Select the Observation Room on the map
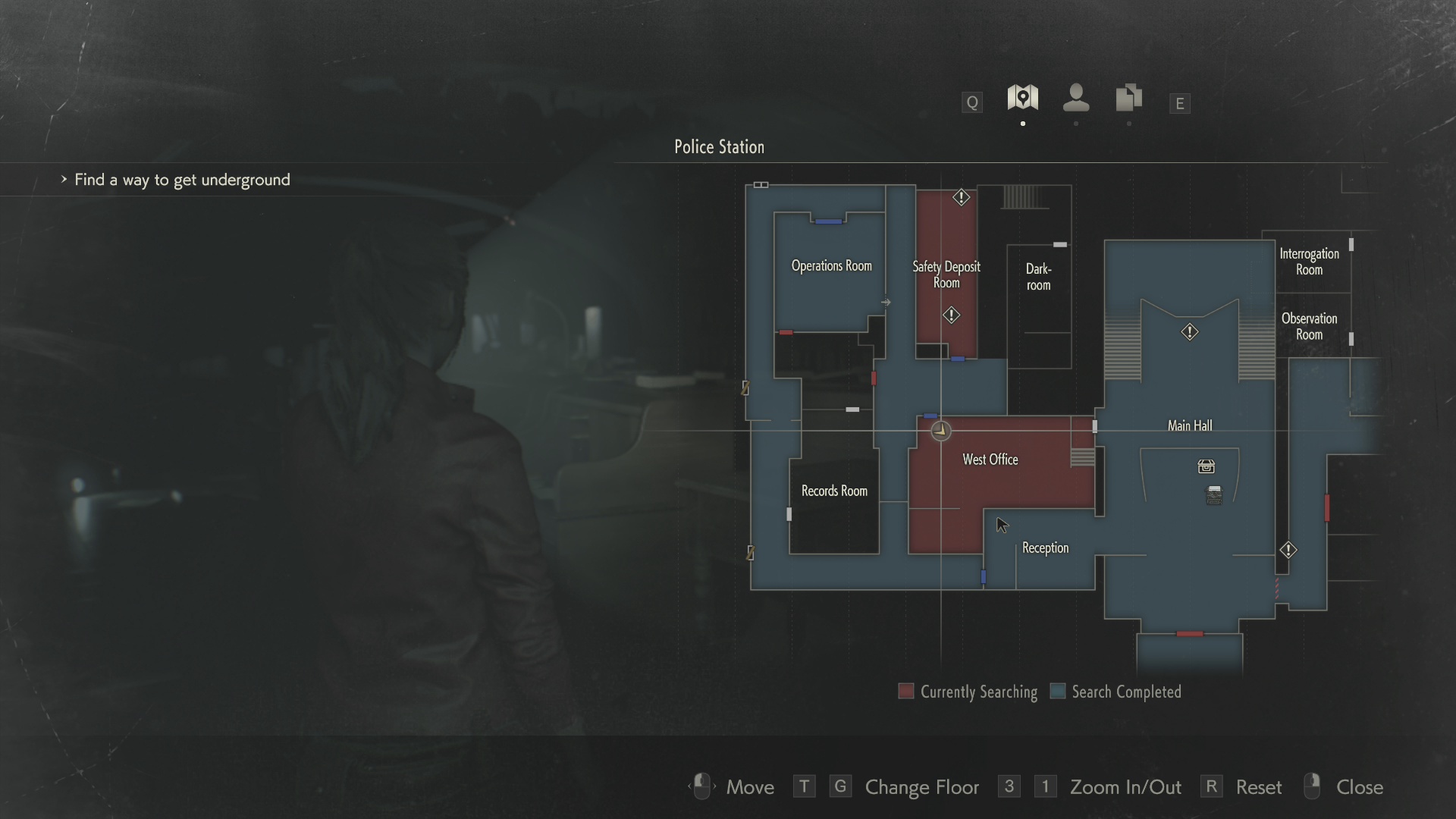This screenshot has width=1456, height=819. tap(1309, 327)
